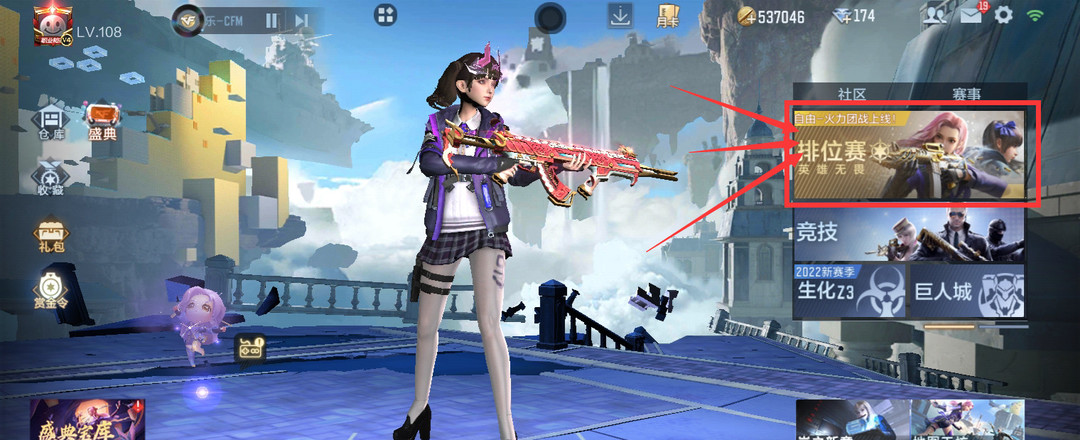Open the gear settings
This screenshot has height=440, width=1080.
coord(1003,15)
